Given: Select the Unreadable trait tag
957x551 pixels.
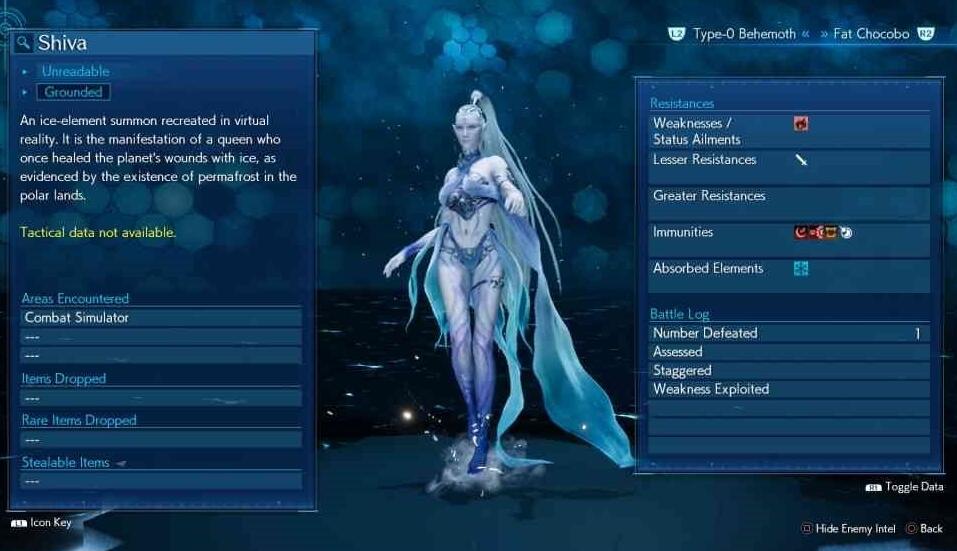Looking at the screenshot, I should pyautogui.click(x=75, y=71).
